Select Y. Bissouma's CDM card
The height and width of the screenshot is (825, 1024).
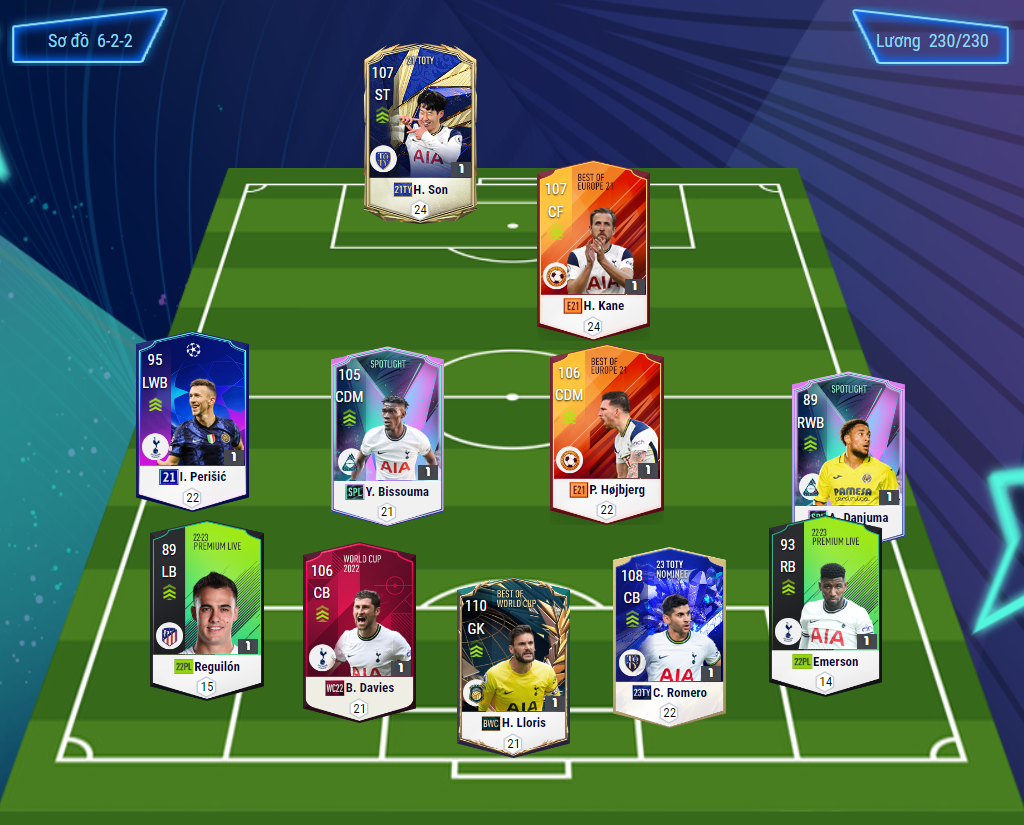(x=387, y=435)
